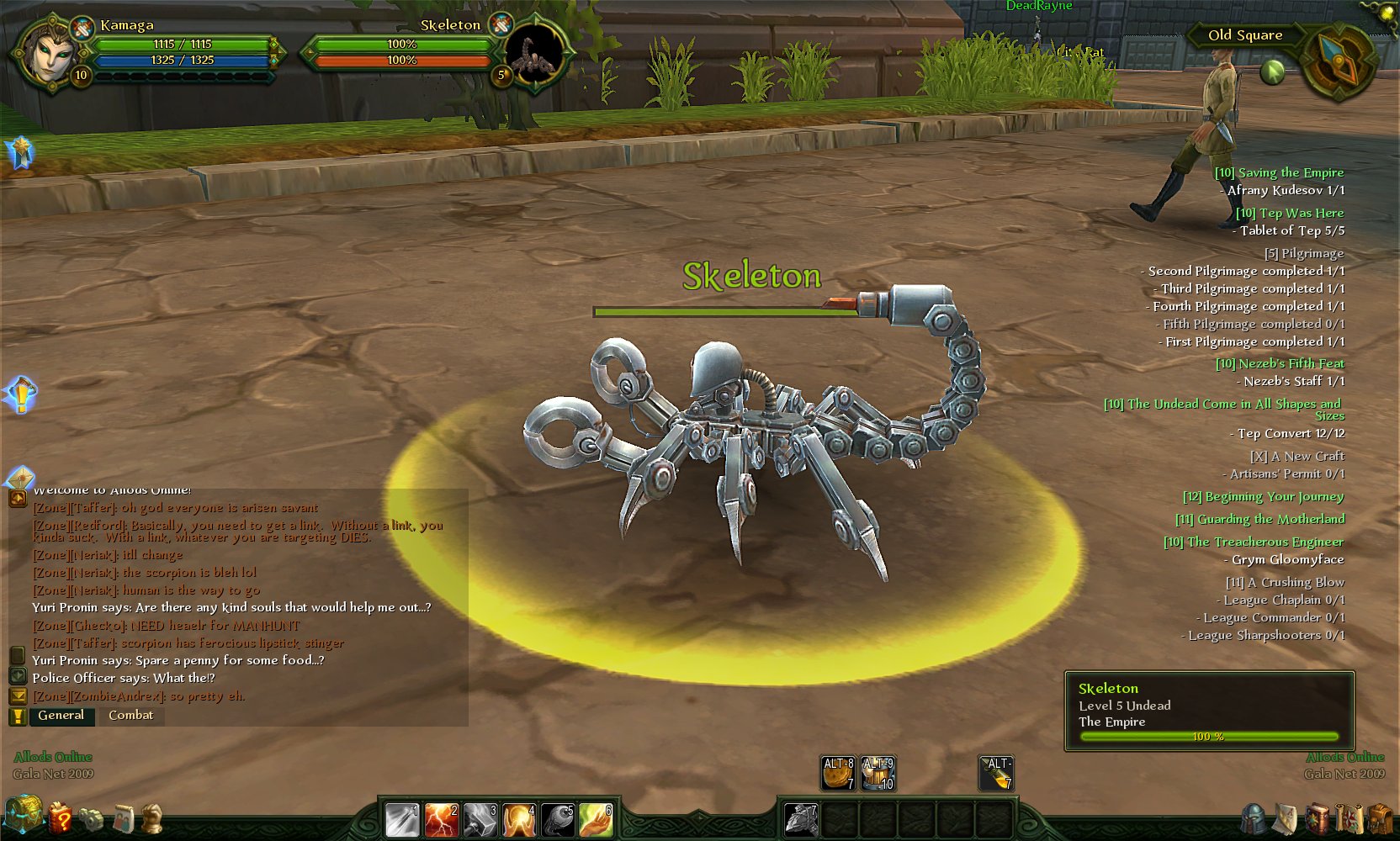The width and height of the screenshot is (1400, 841).
Task: Open the treasure chest menu icon
Action: 22,814
